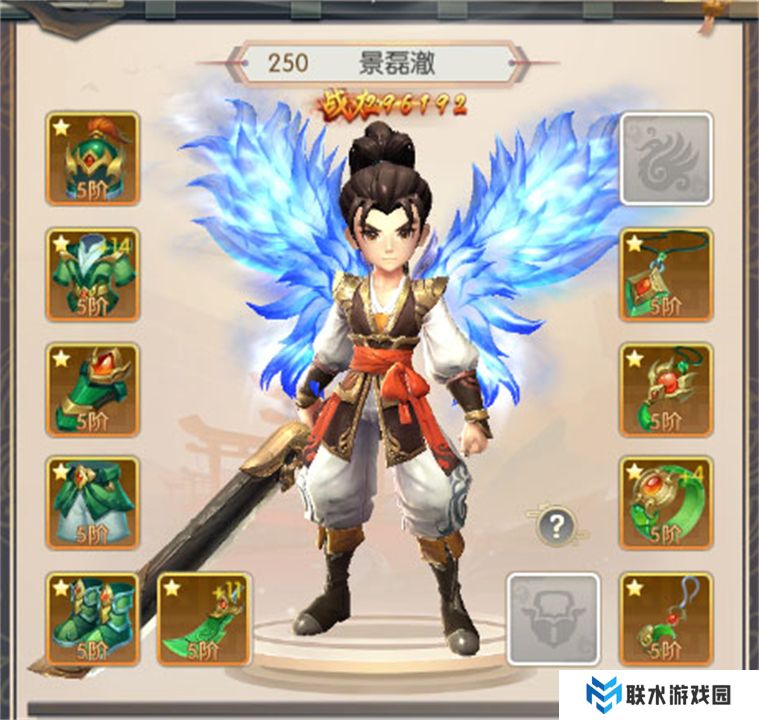Select the jade pendant with red orb
This screenshot has width=759, height=720.
pyautogui.click(x=667, y=389)
